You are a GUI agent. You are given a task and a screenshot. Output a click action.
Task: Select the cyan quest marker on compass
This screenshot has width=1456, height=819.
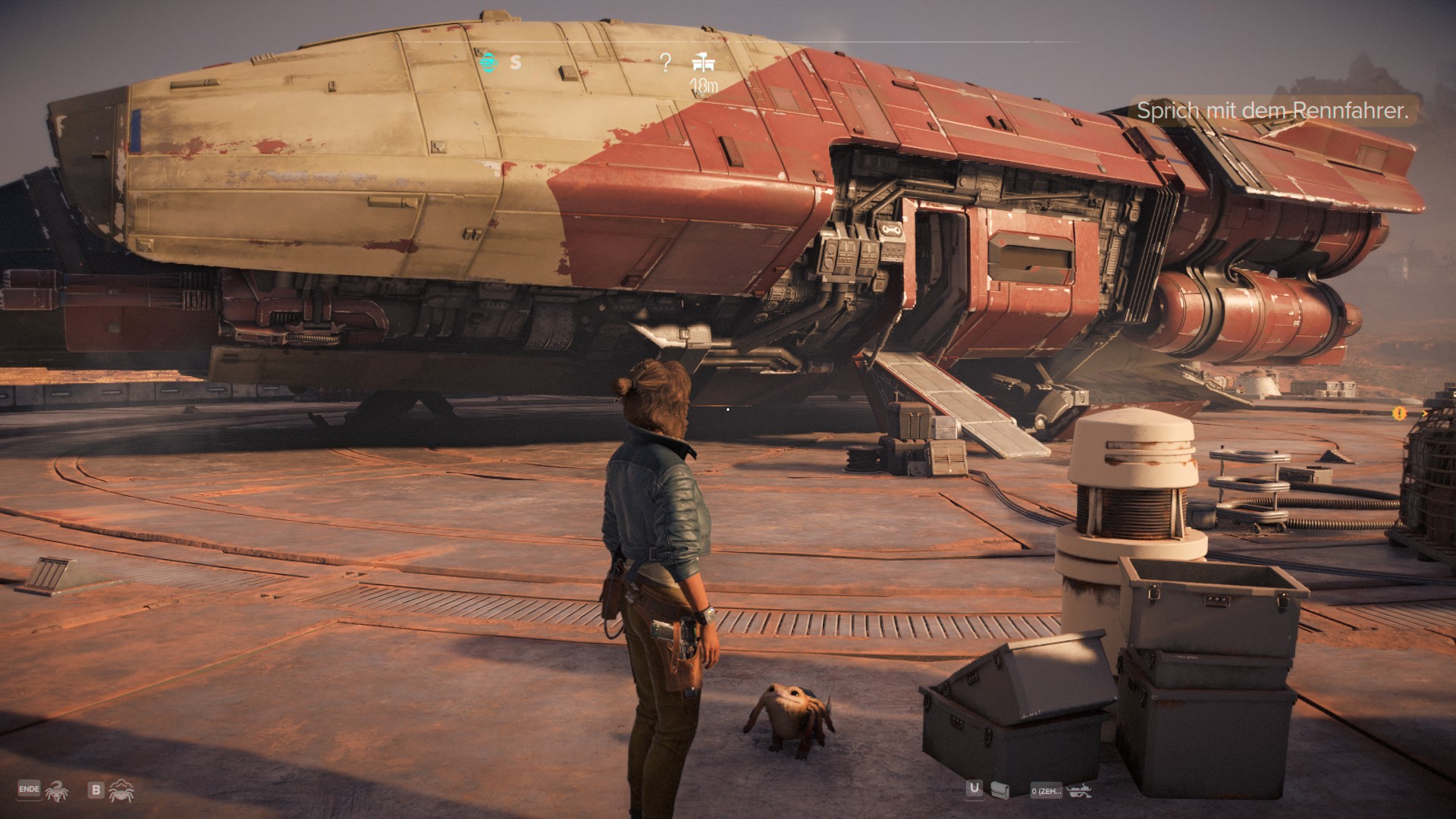(489, 61)
